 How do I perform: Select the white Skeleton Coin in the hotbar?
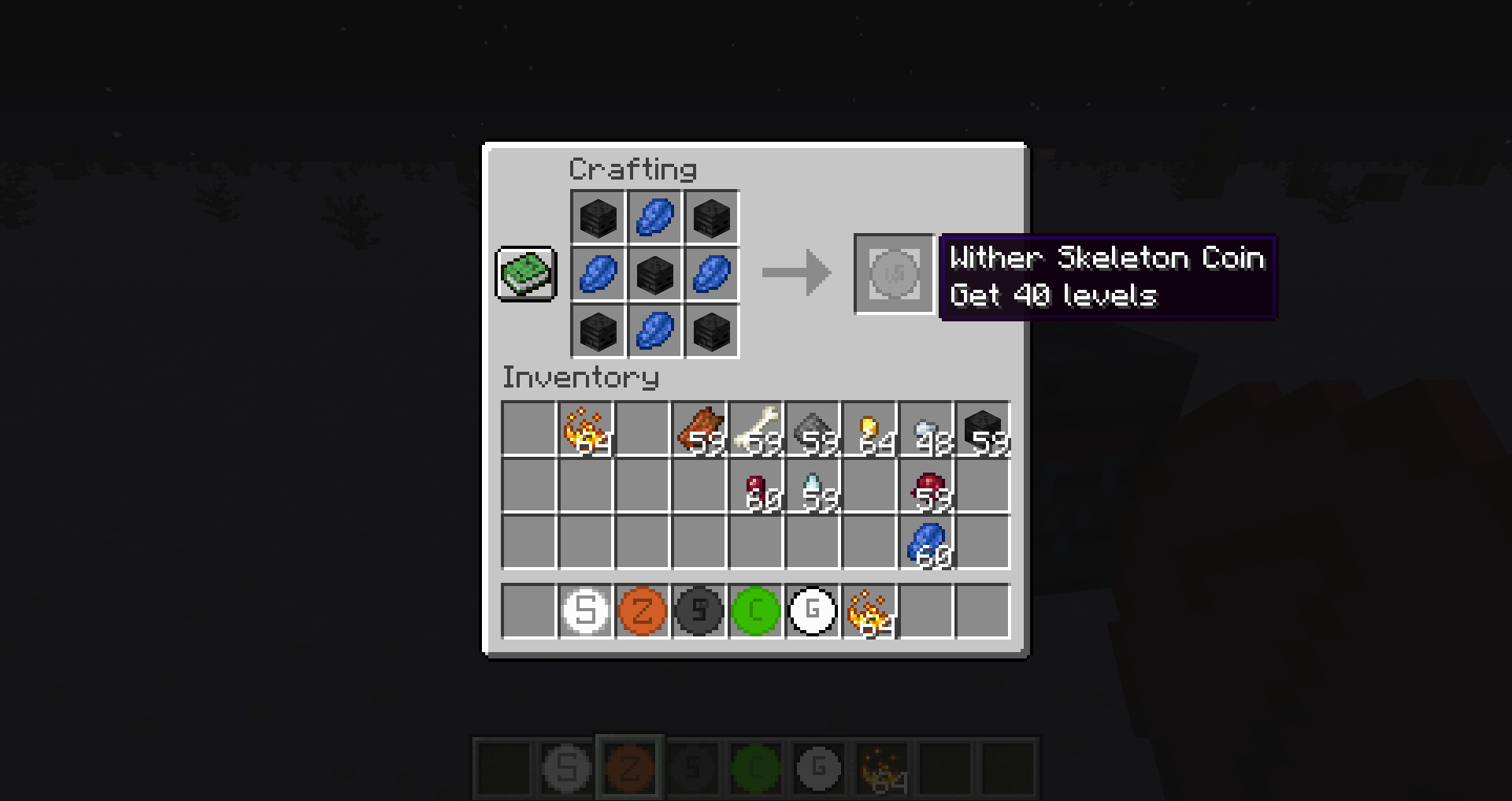[585, 610]
